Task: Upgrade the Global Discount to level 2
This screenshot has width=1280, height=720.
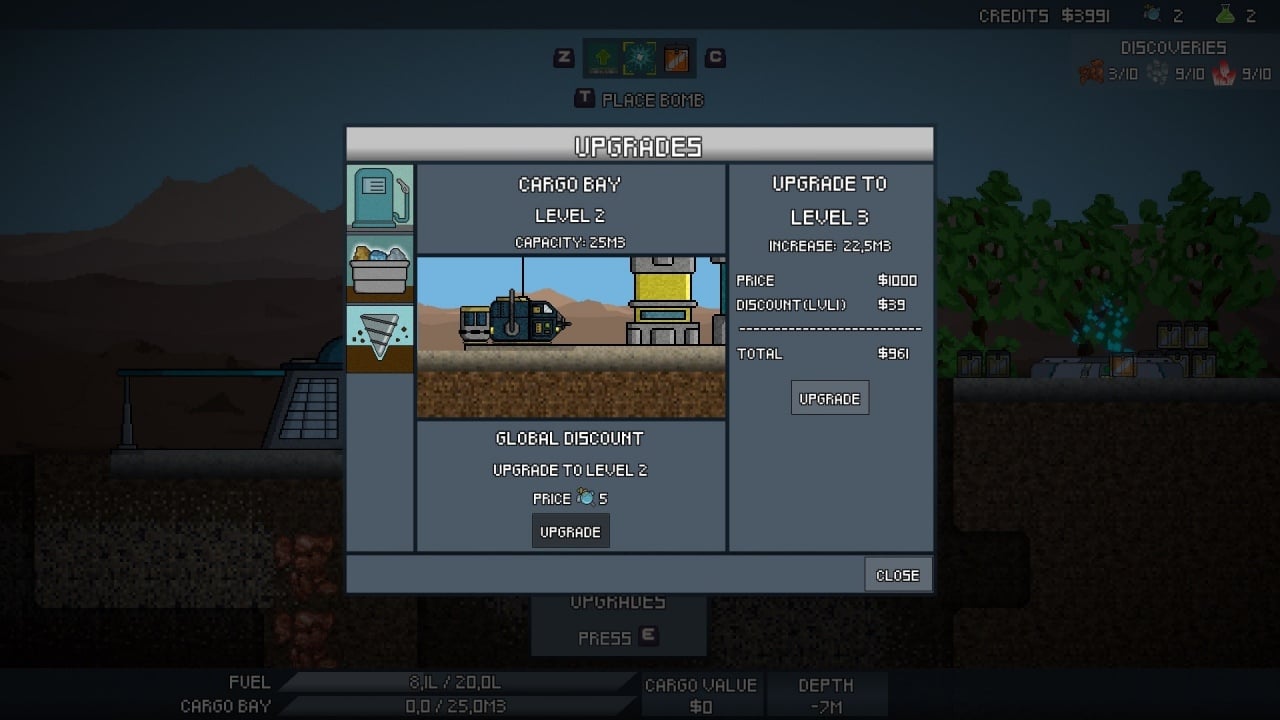Action: point(570,532)
